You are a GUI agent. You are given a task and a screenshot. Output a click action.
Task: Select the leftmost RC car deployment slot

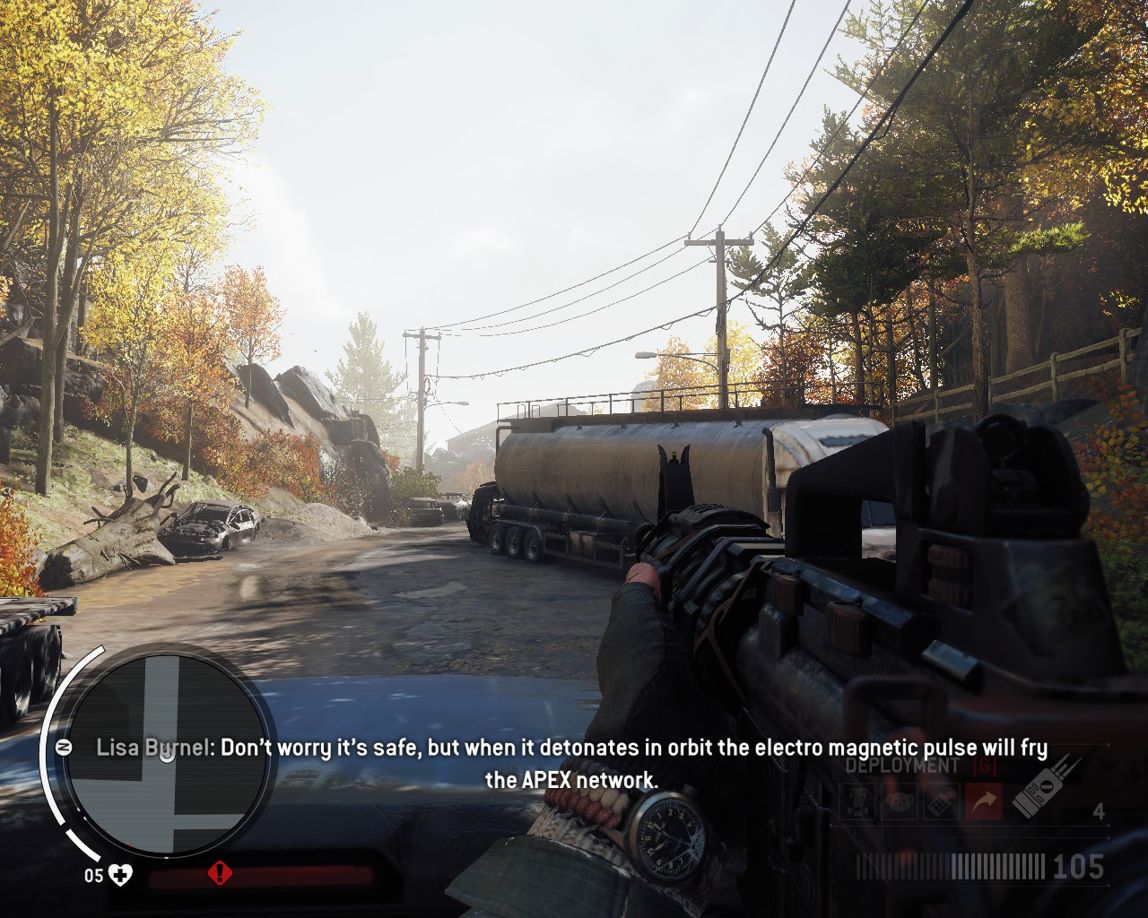856,802
